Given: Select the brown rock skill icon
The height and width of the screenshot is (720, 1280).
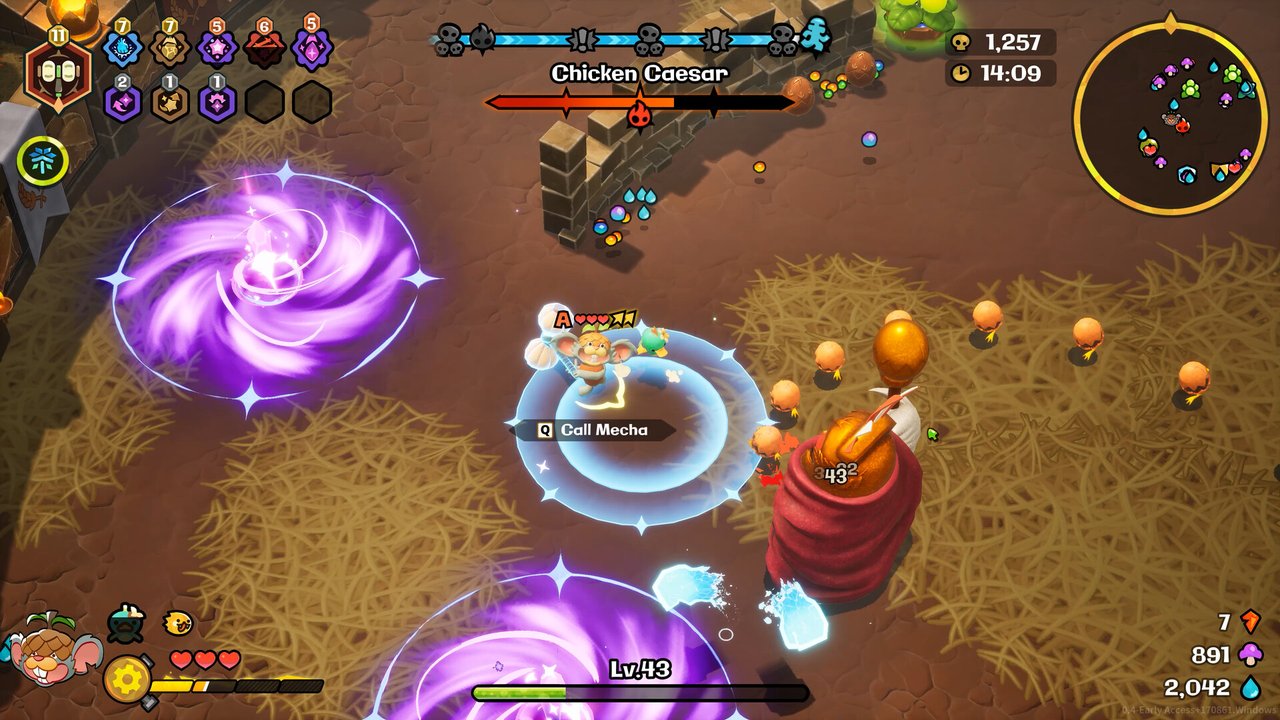Looking at the screenshot, I should click(x=170, y=48).
